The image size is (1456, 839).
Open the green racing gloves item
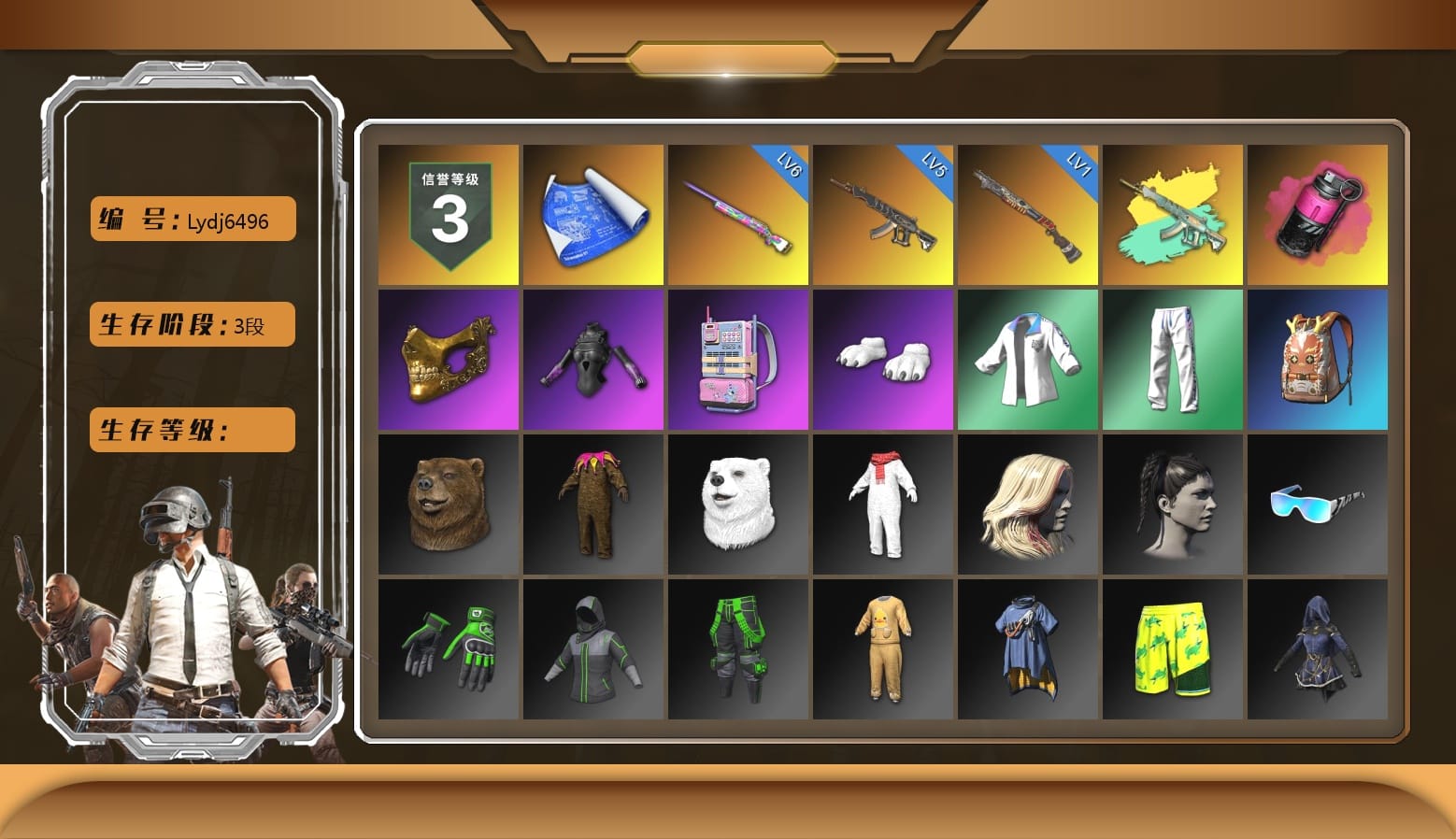[447, 648]
